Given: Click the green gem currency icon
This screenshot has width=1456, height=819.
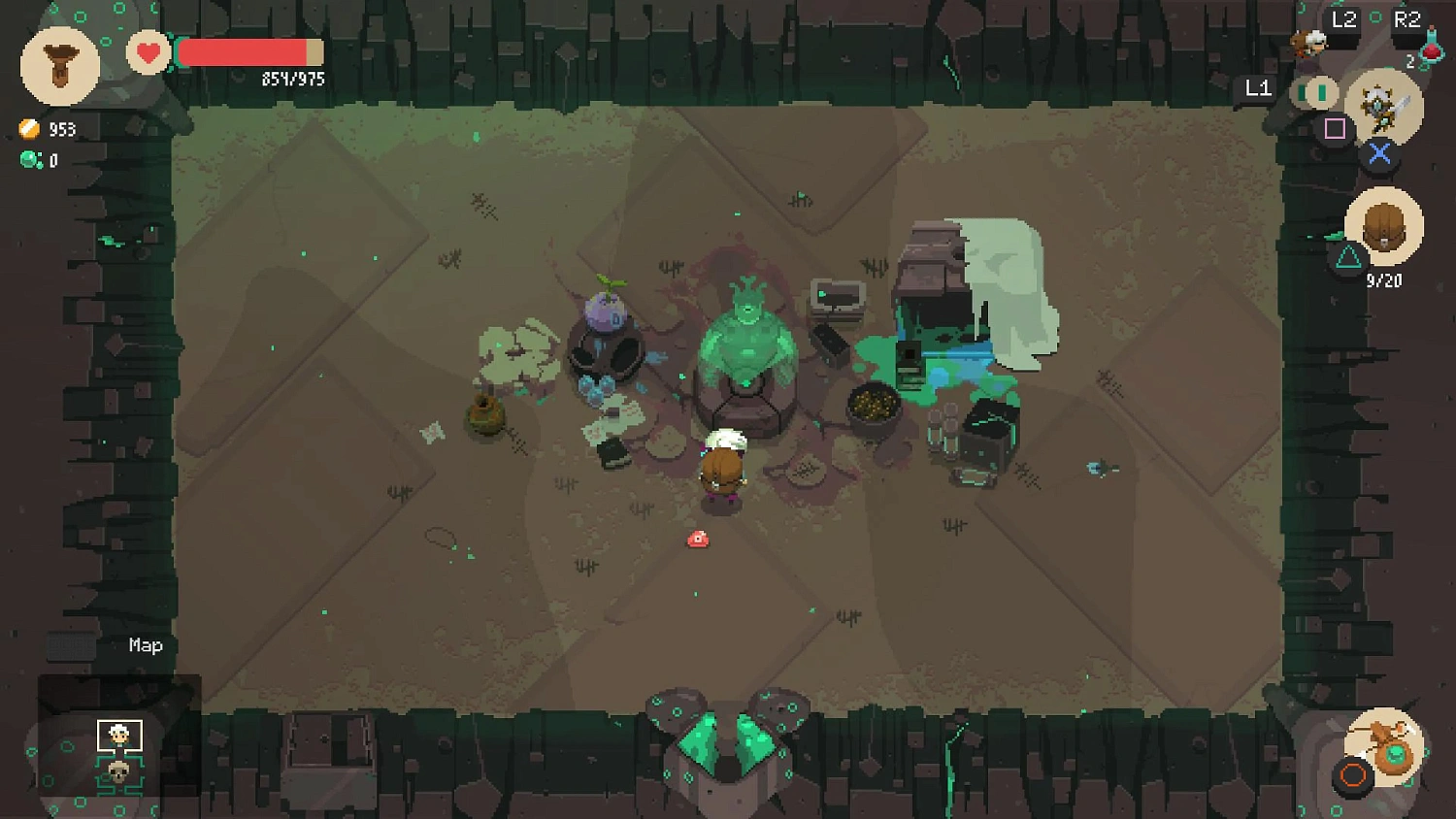Looking at the screenshot, I should pos(29,158).
